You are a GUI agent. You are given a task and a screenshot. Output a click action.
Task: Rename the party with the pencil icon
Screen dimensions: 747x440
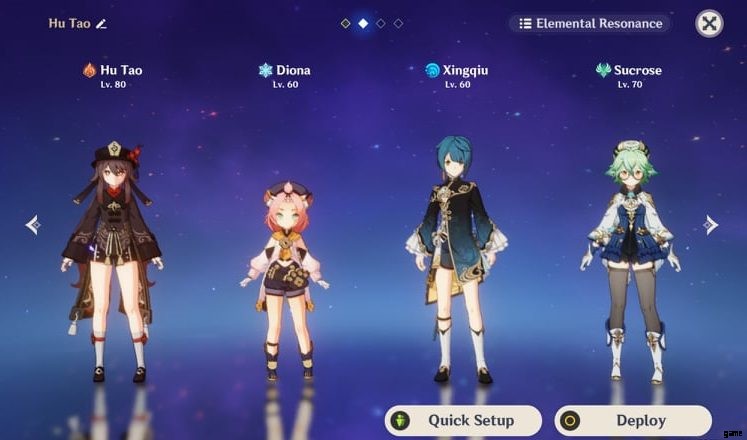click(101, 23)
